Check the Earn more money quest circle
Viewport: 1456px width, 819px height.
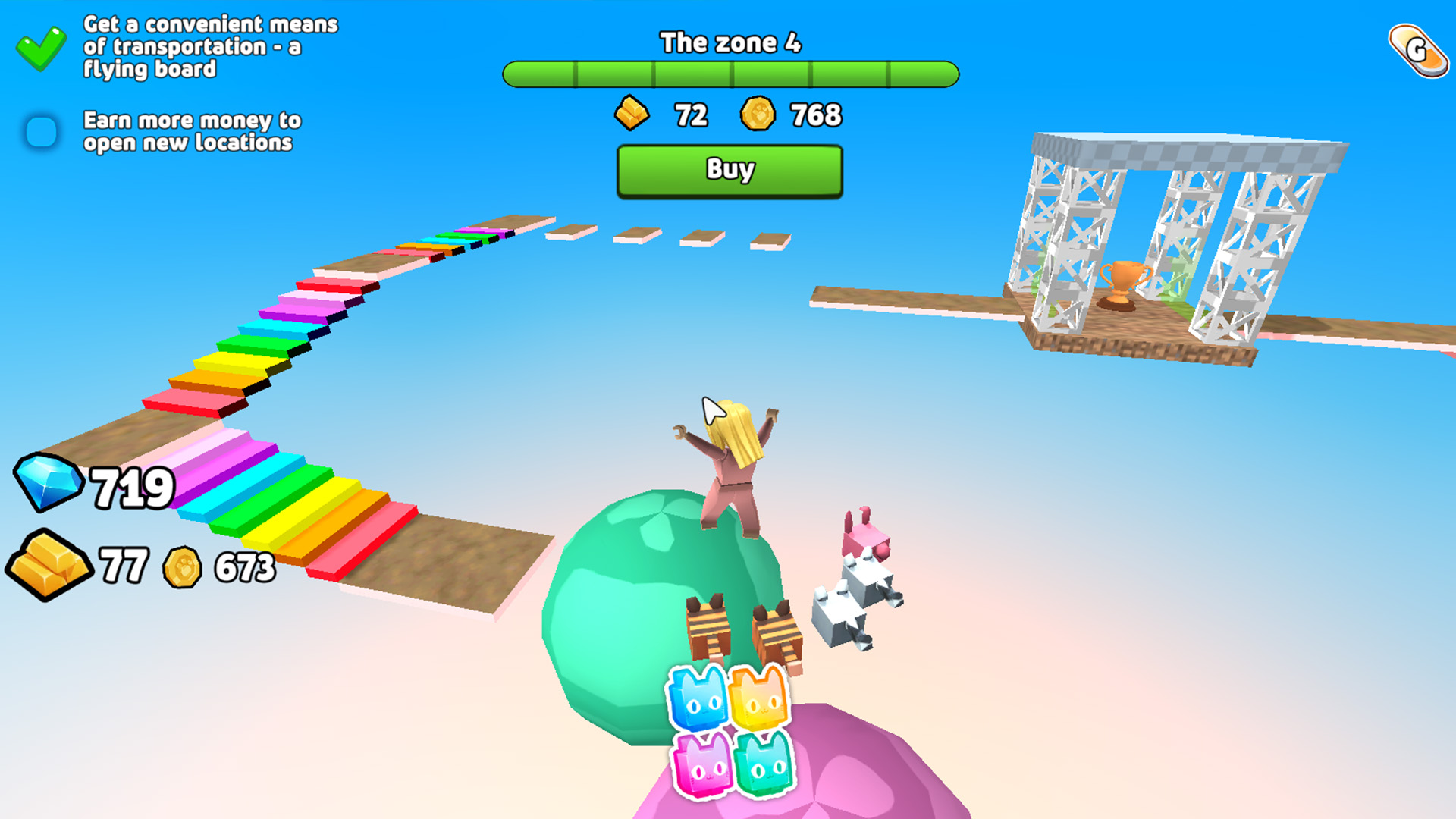40,131
